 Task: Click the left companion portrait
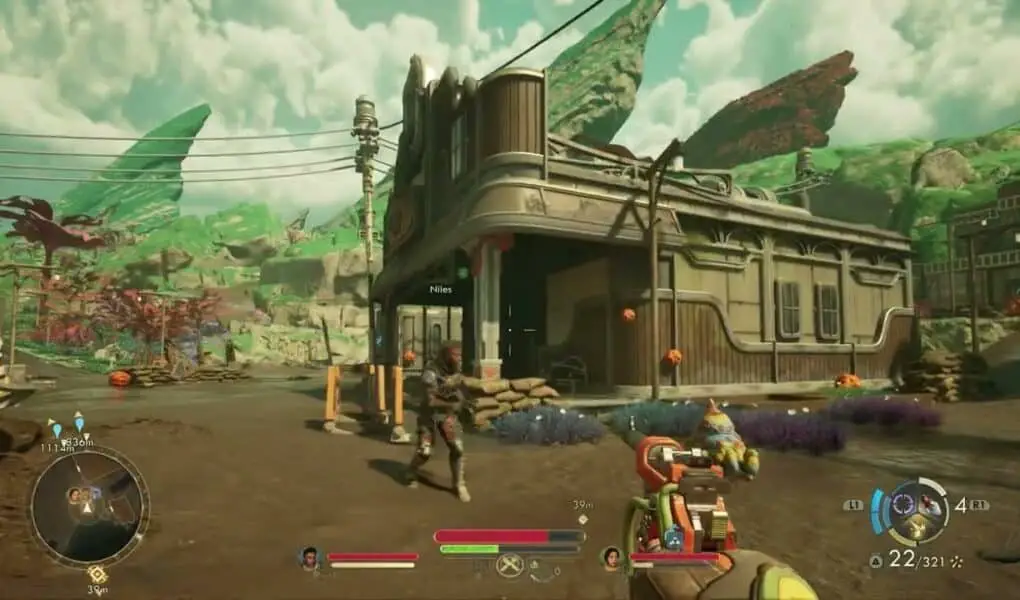point(310,558)
